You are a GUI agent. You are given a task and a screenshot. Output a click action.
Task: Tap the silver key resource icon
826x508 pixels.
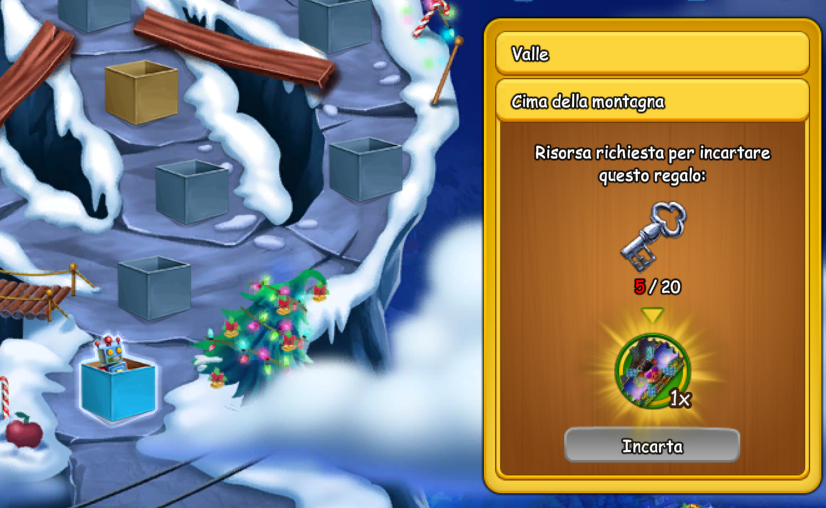[652, 236]
